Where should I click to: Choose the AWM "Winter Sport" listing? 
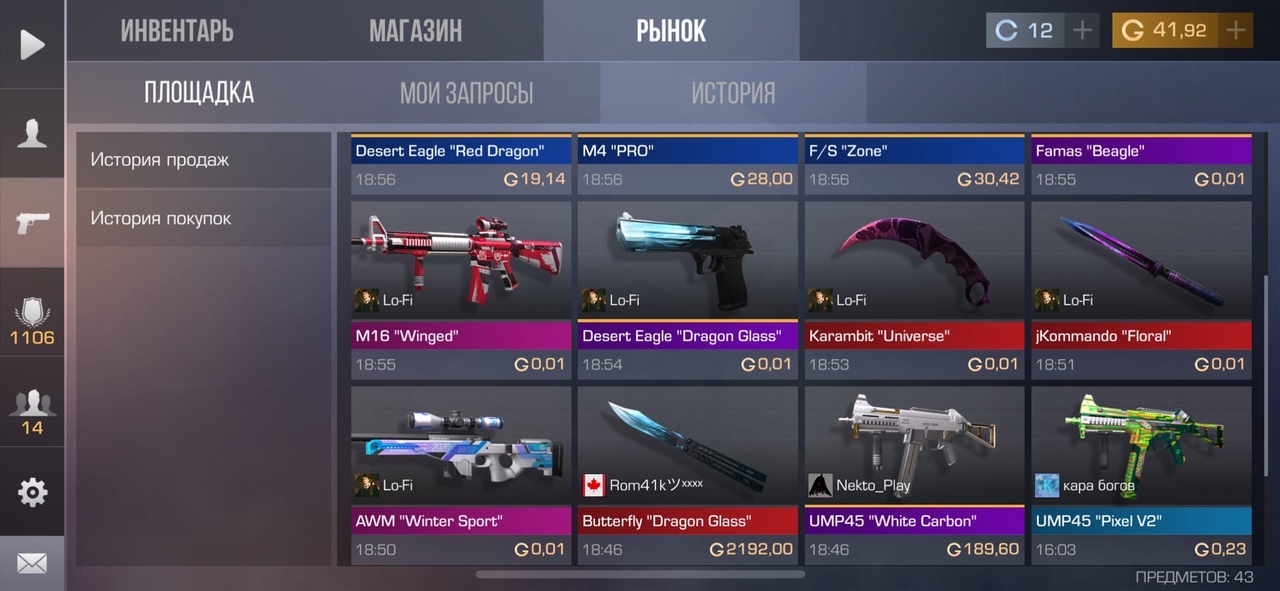pos(461,474)
